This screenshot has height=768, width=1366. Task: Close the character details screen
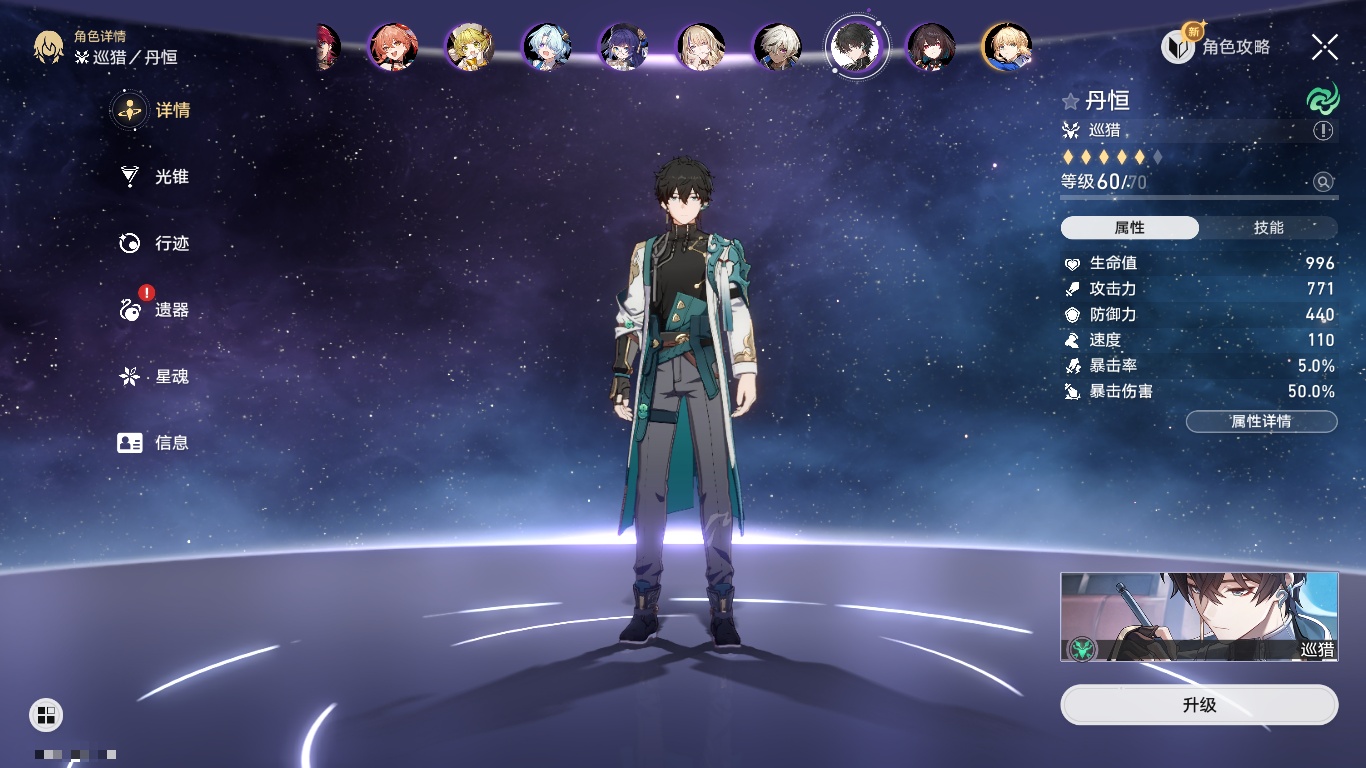point(1325,46)
